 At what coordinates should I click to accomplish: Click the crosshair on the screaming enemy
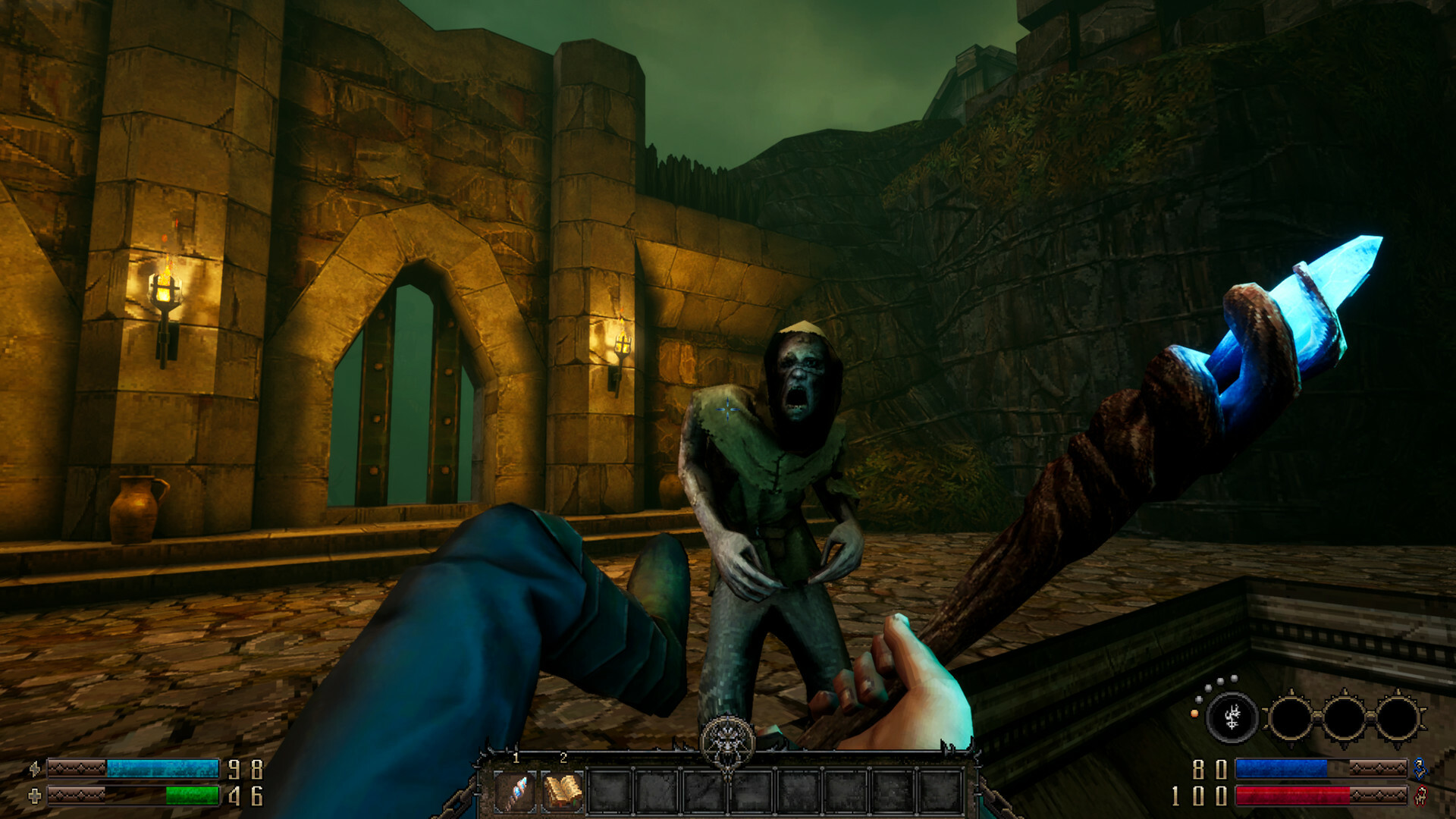726,411
